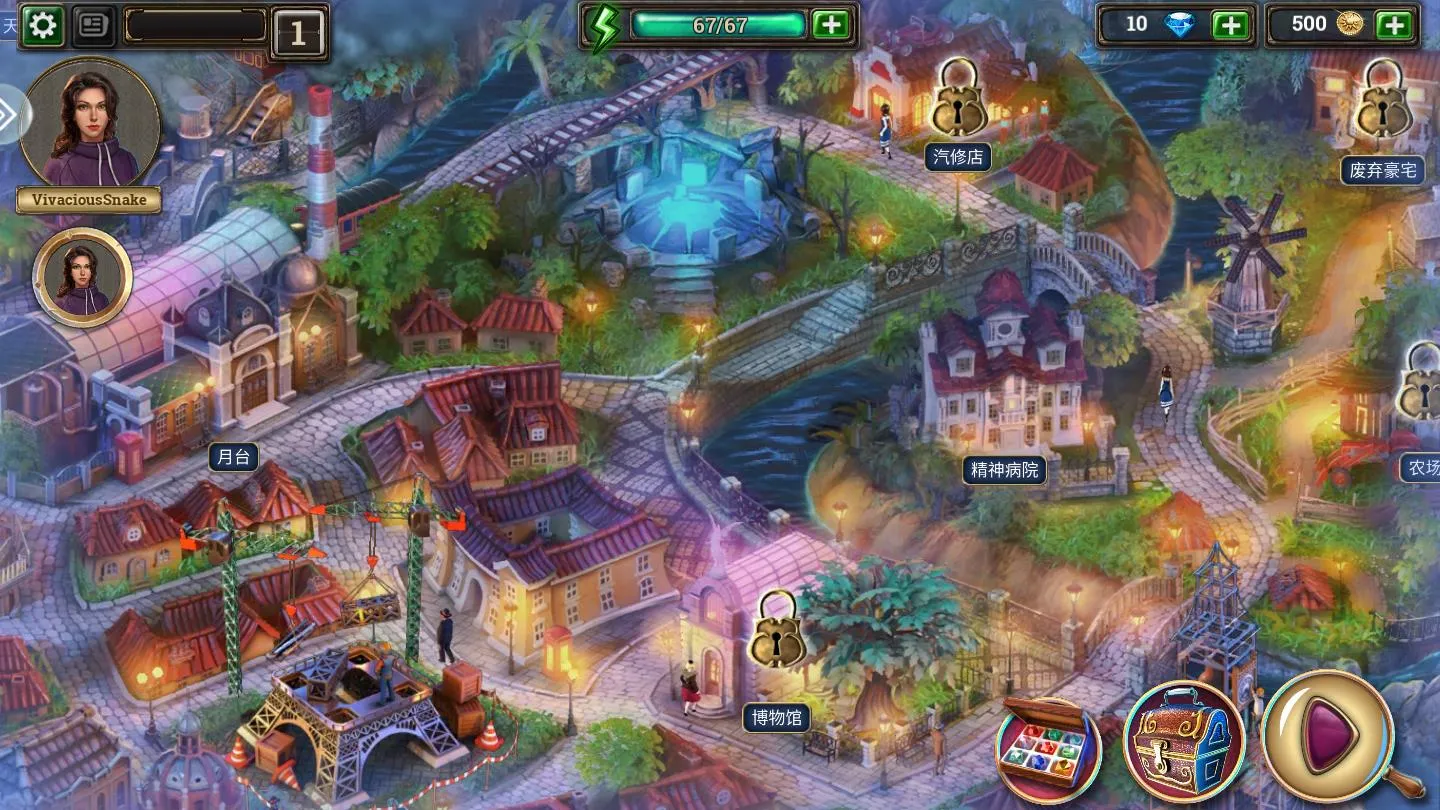Add more gold coins
Screen dimensions: 1440x810
[1394, 25]
